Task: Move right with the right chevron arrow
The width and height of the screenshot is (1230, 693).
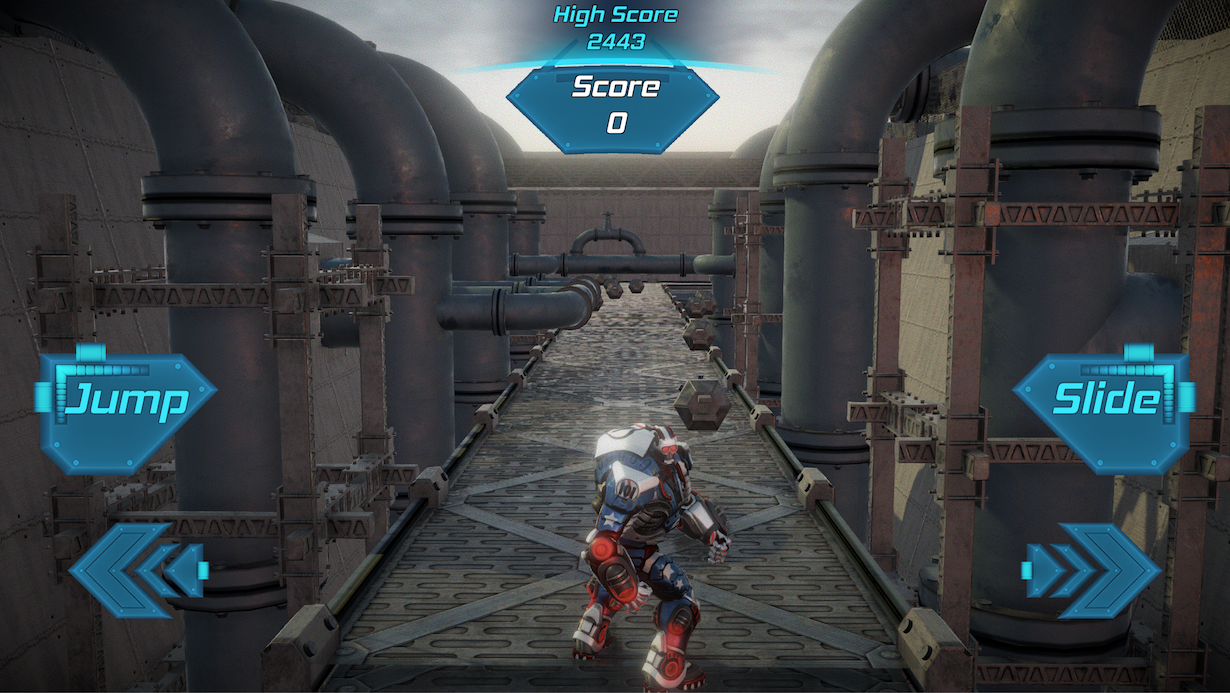Action: [x=1092, y=567]
